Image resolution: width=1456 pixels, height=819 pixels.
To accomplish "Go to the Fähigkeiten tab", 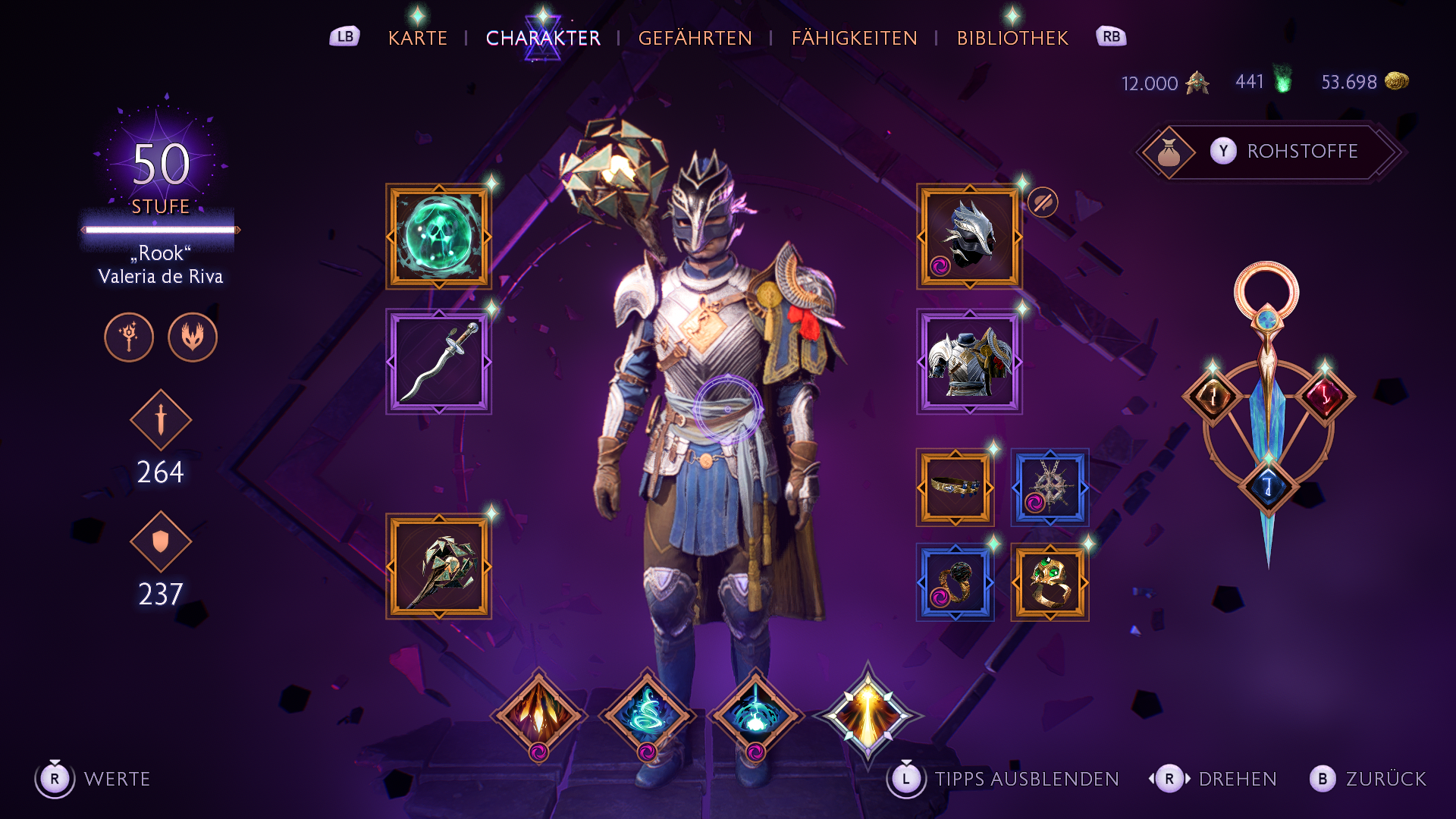I will tap(854, 38).
